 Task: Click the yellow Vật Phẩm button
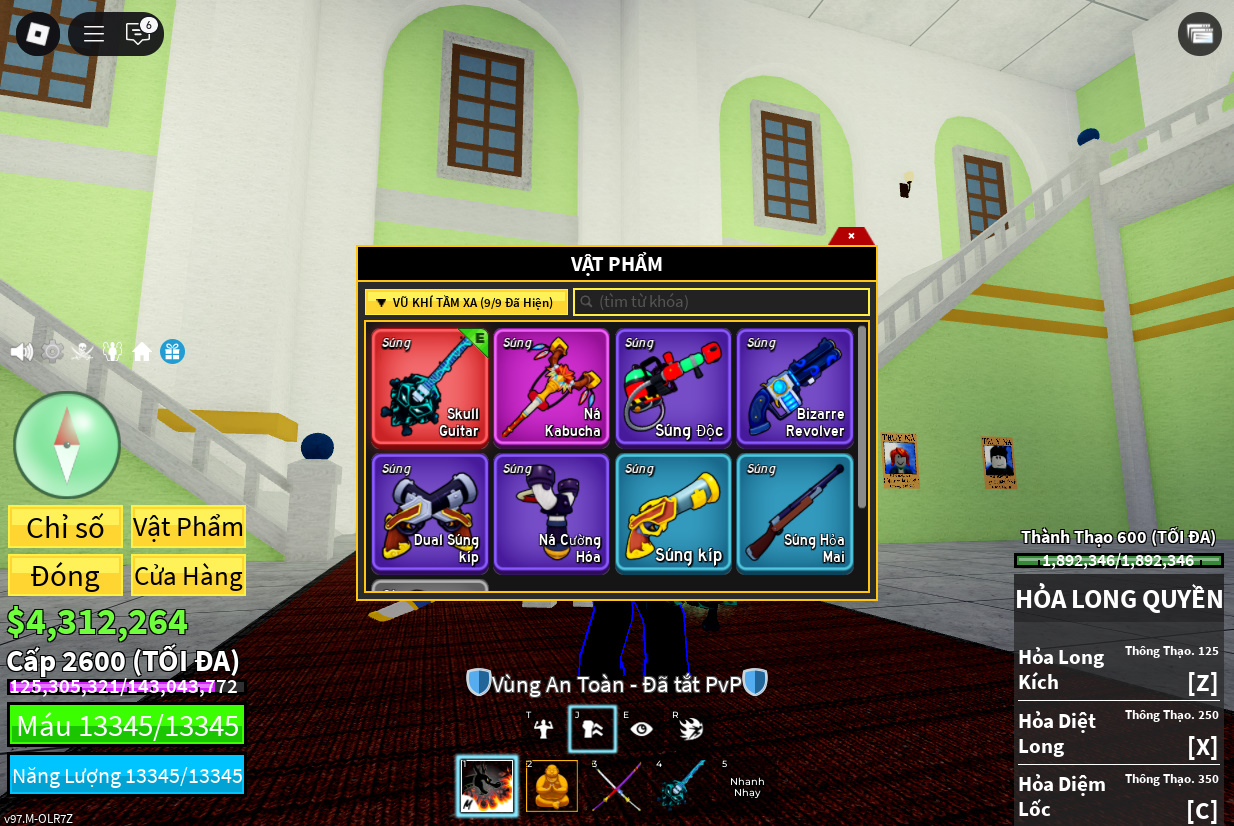(188, 527)
